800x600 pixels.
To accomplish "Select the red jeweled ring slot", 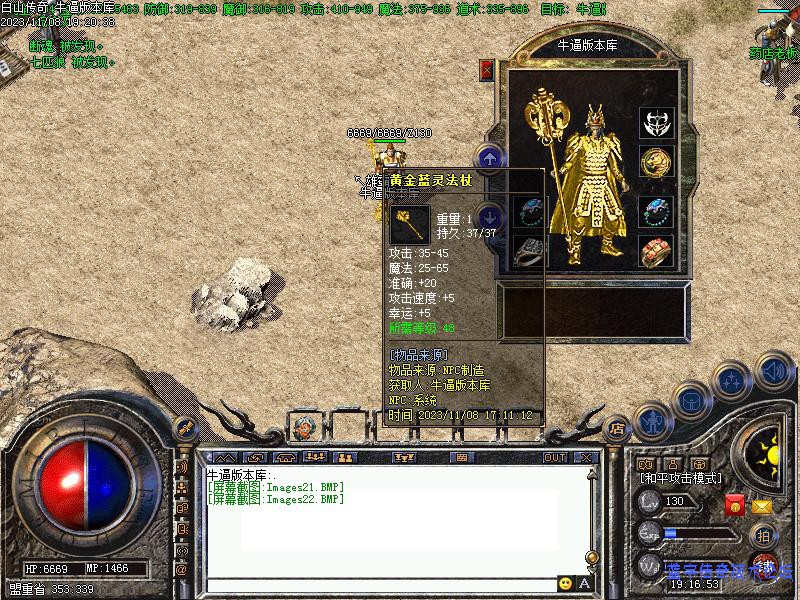I will point(656,250).
